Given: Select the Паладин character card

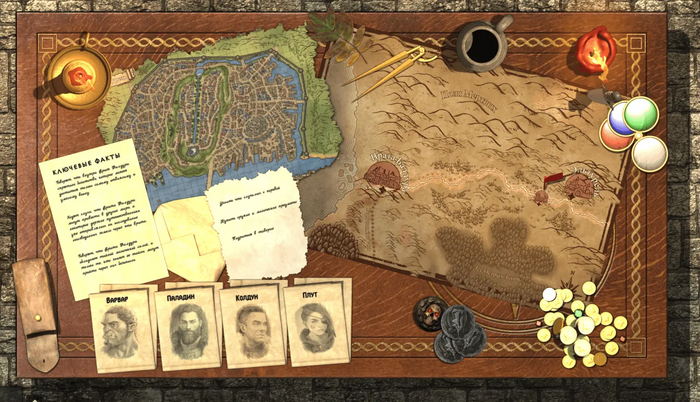Looking at the screenshot, I should pyautogui.click(x=187, y=327).
